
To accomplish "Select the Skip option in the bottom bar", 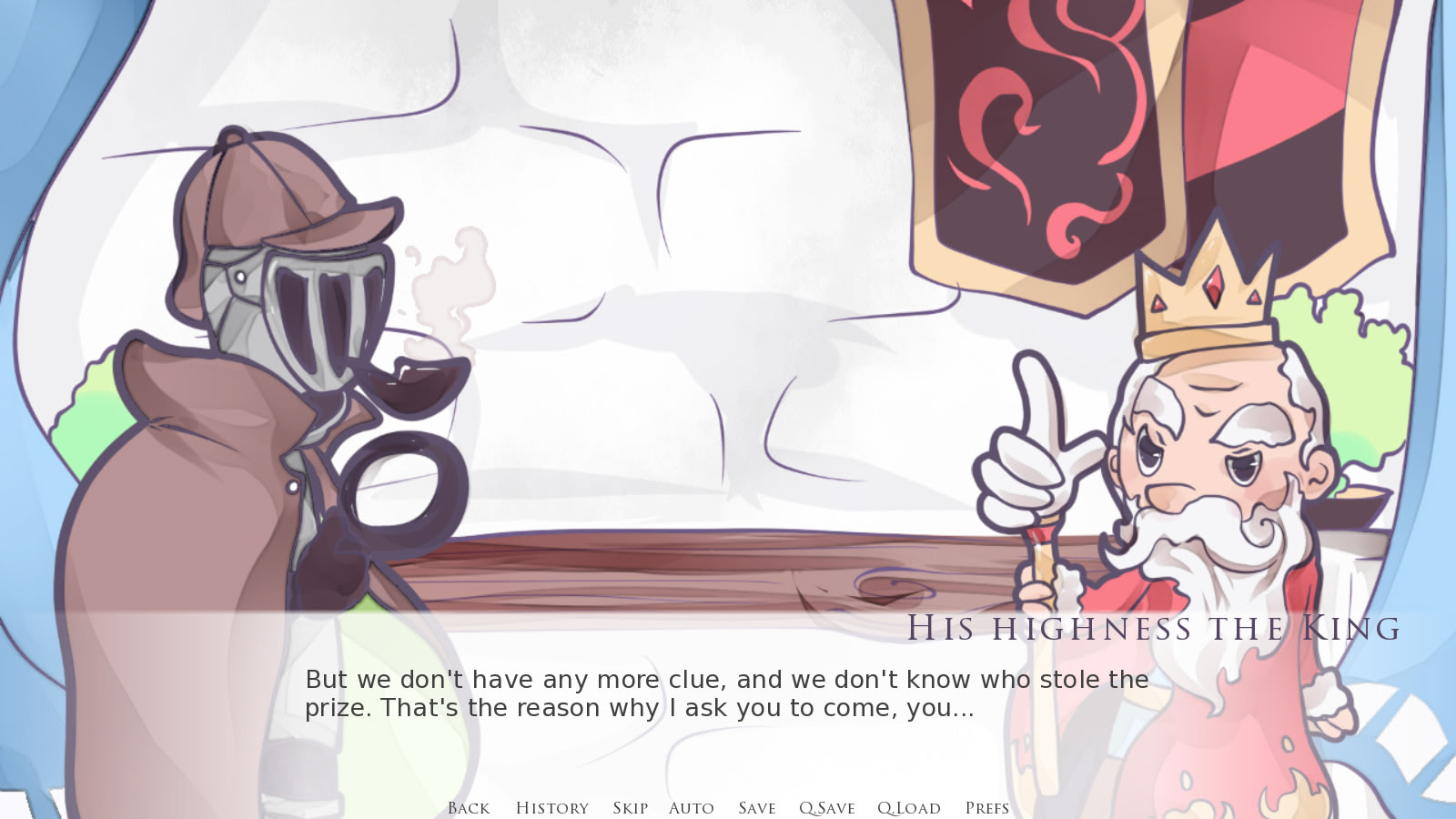I will [629, 808].
